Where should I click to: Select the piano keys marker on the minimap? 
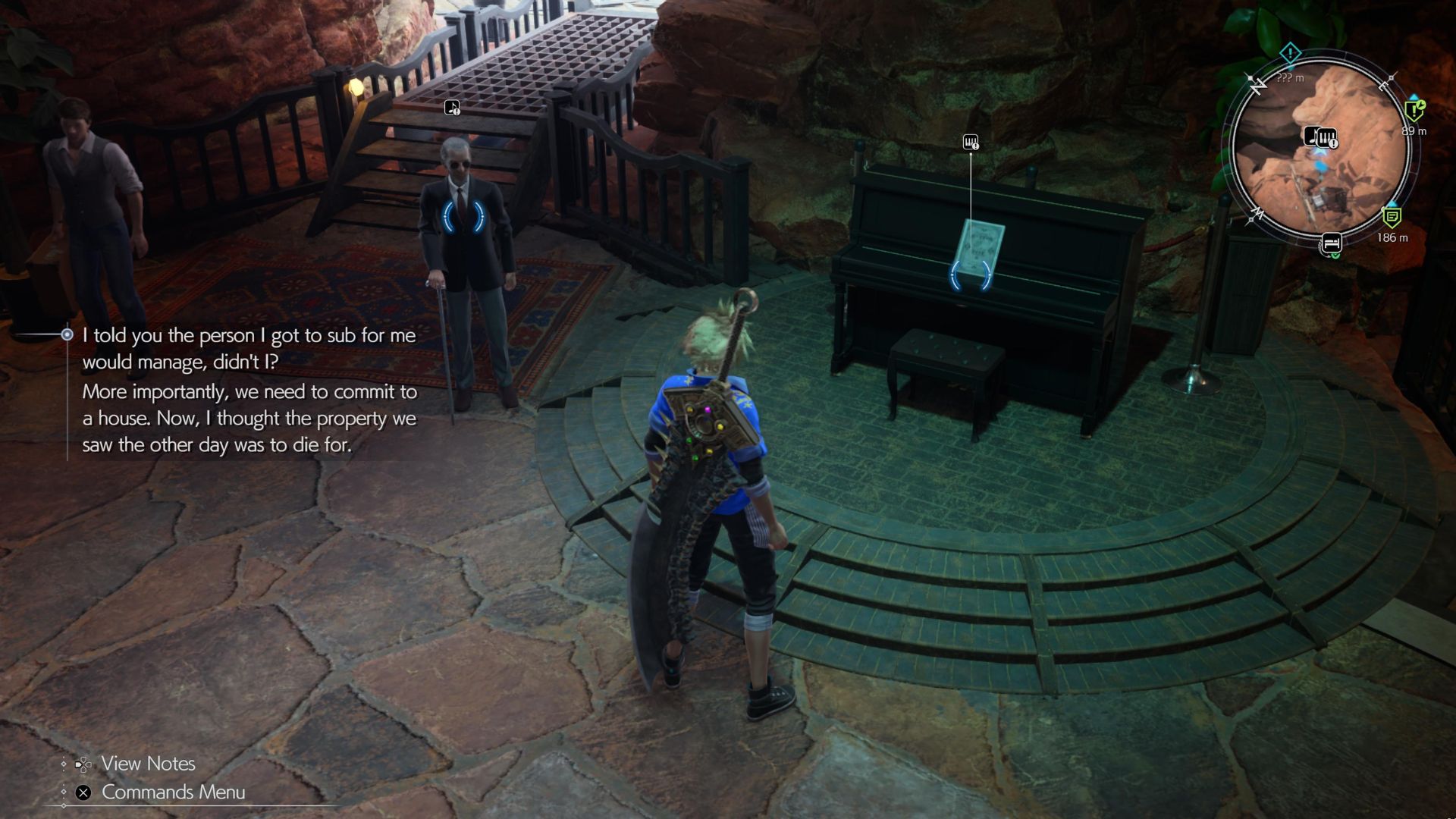click(1327, 138)
